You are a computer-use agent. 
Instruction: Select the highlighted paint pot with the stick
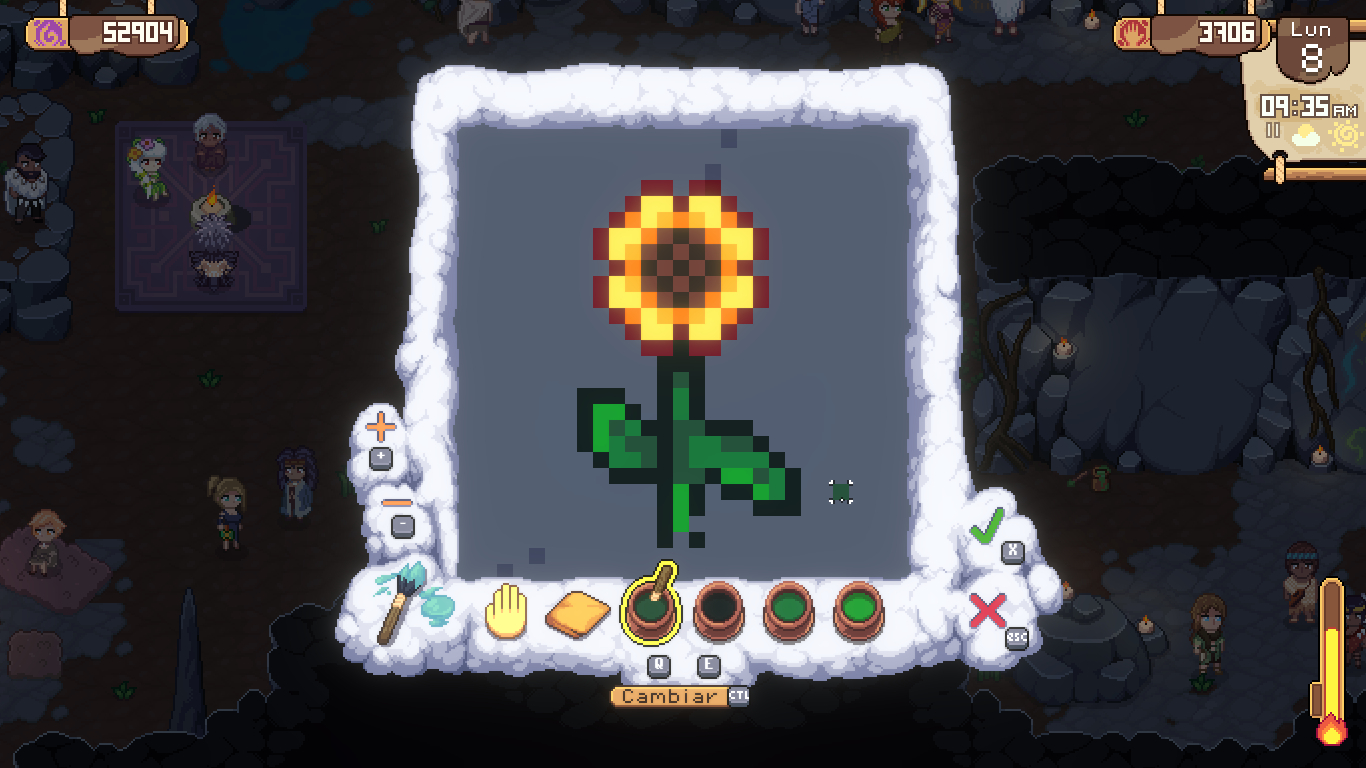point(650,609)
